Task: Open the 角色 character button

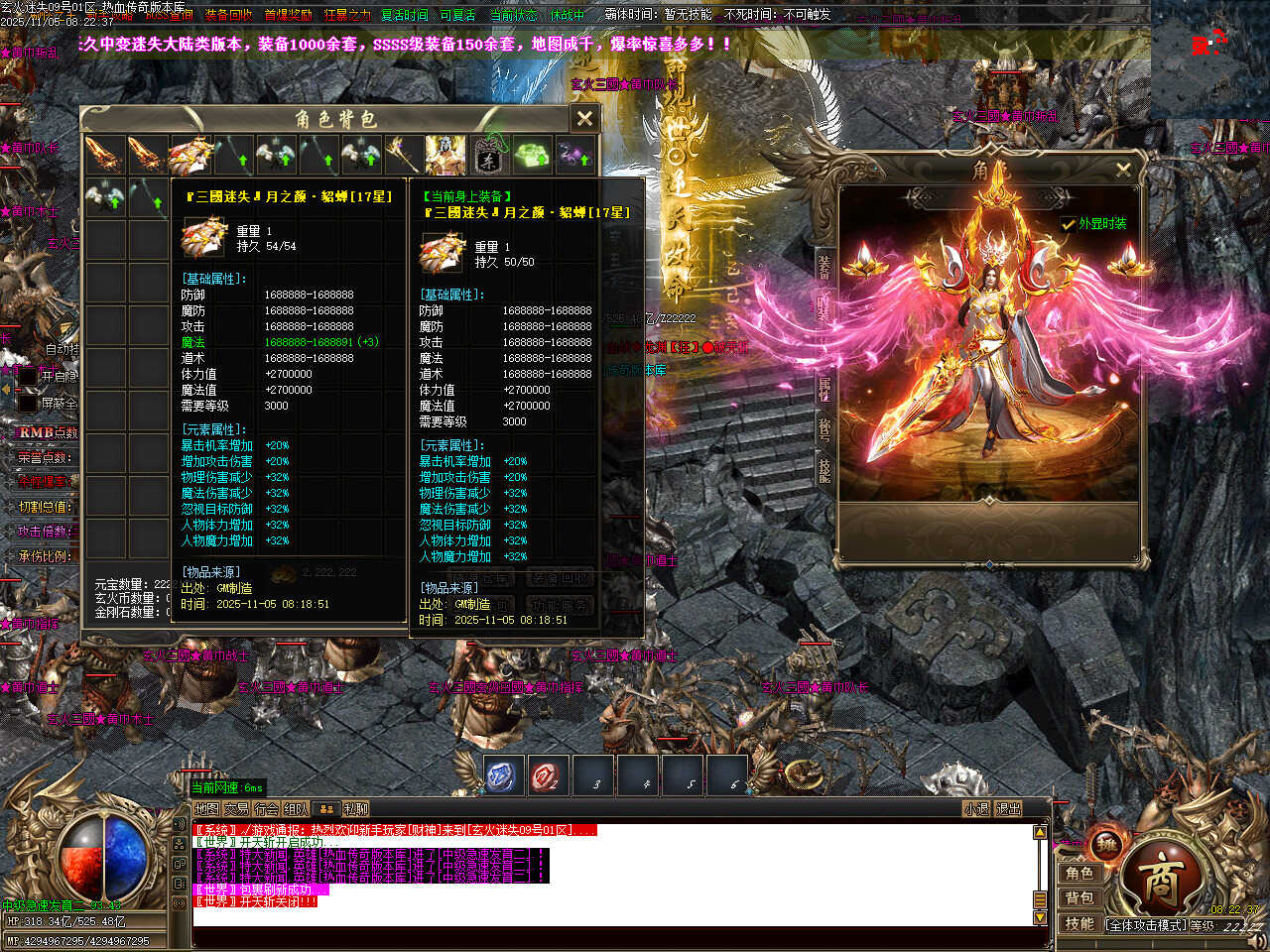Action: coord(1079,873)
